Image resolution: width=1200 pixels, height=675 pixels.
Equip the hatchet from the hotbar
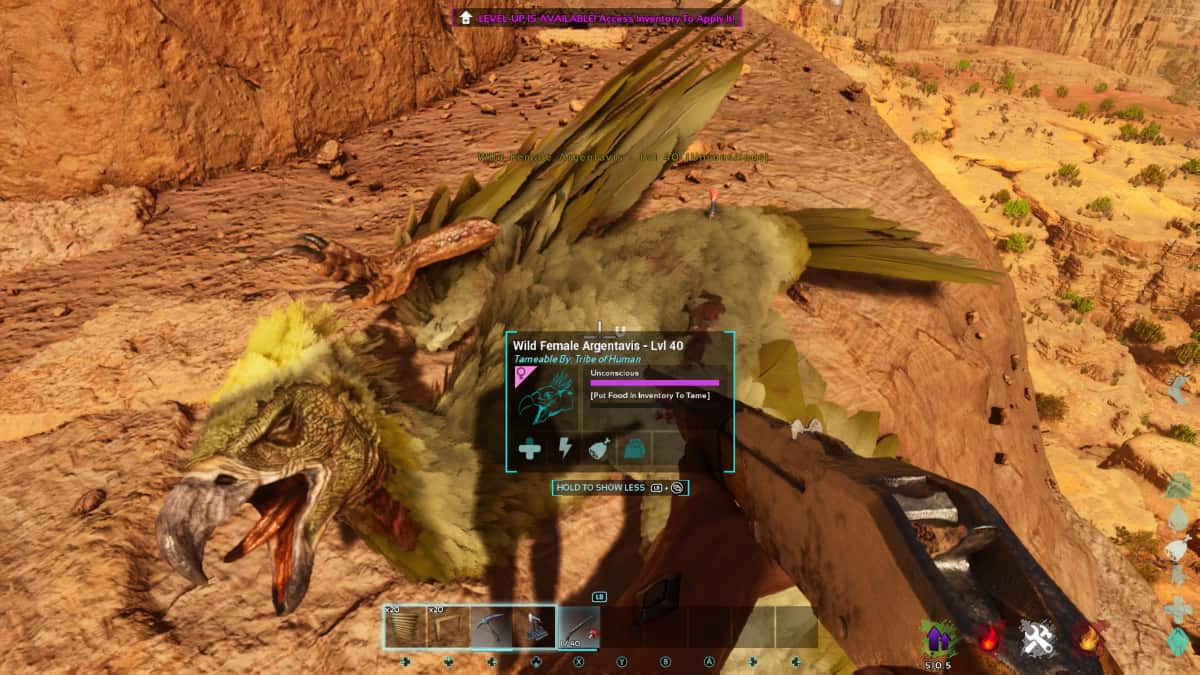(x=533, y=628)
